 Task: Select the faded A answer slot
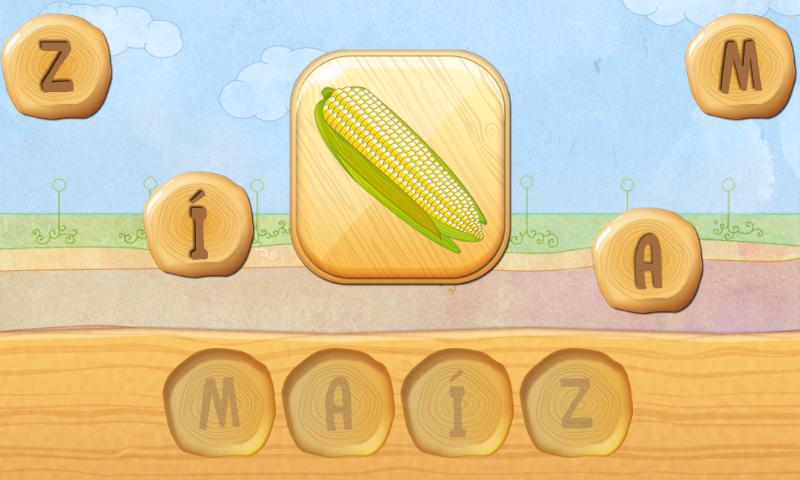click(x=338, y=402)
